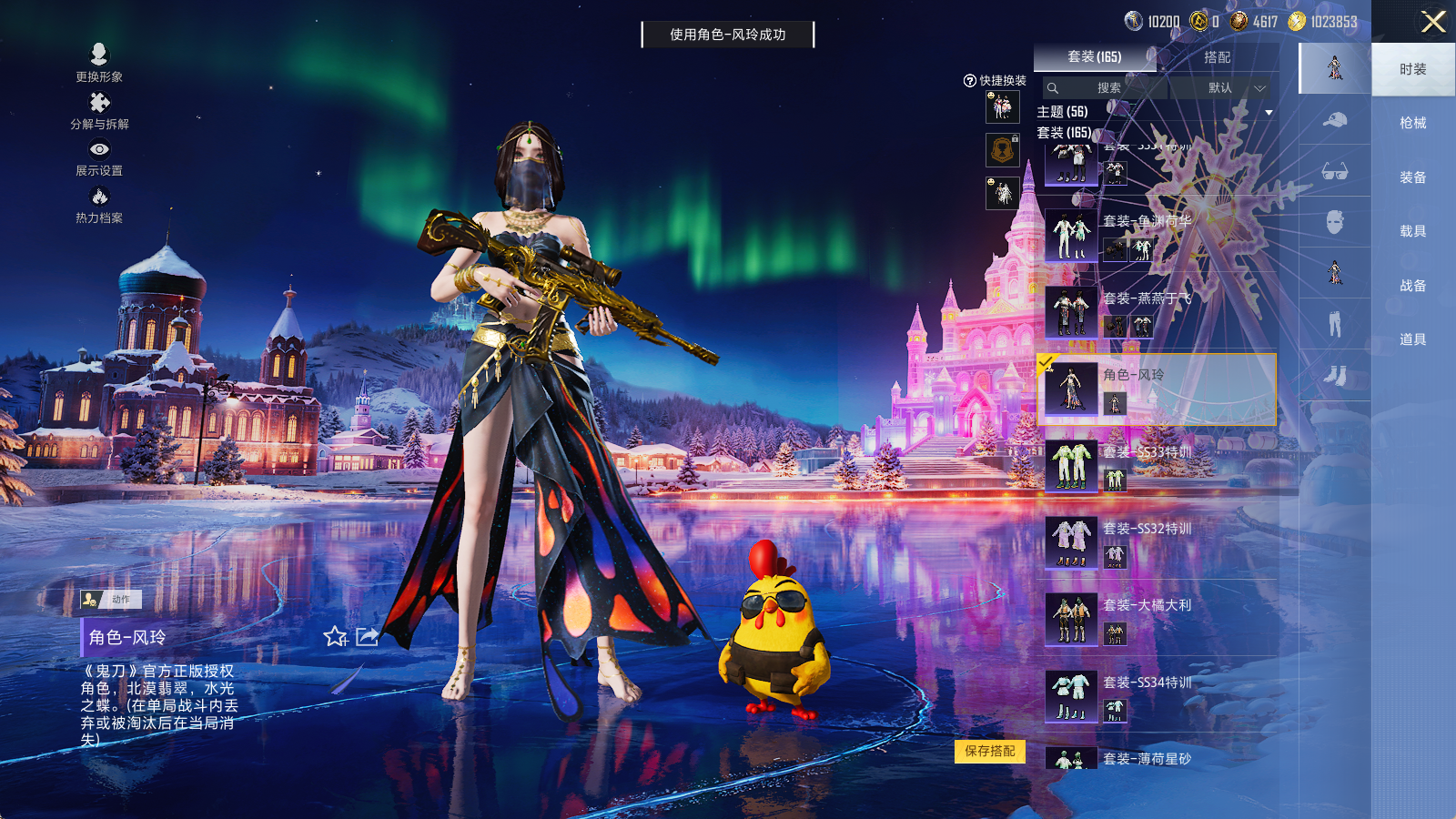Favorite the character with the star icon
The width and height of the screenshot is (1456, 819).
[x=336, y=637]
